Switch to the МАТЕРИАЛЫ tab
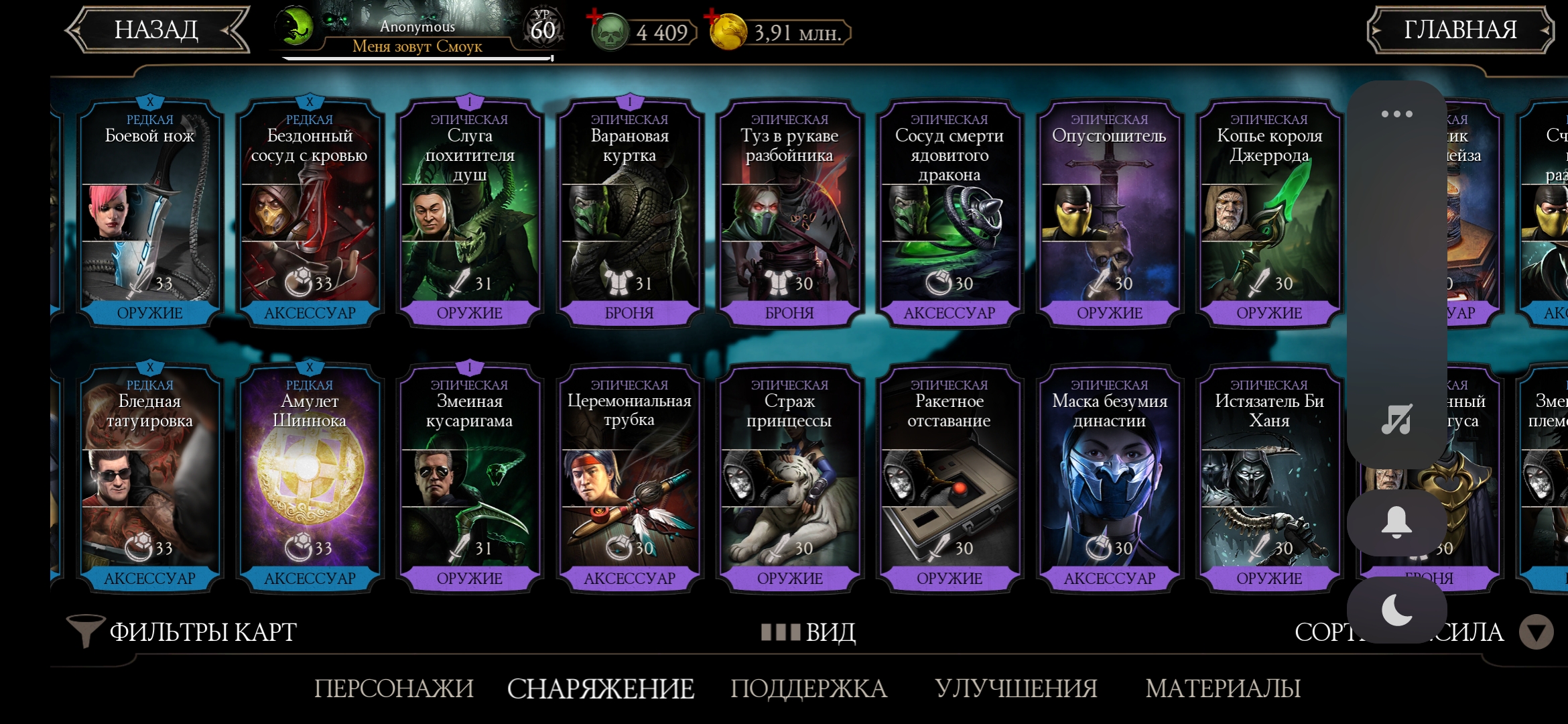Image resolution: width=1568 pixels, height=724 pixels. [x=1223, y=688]
